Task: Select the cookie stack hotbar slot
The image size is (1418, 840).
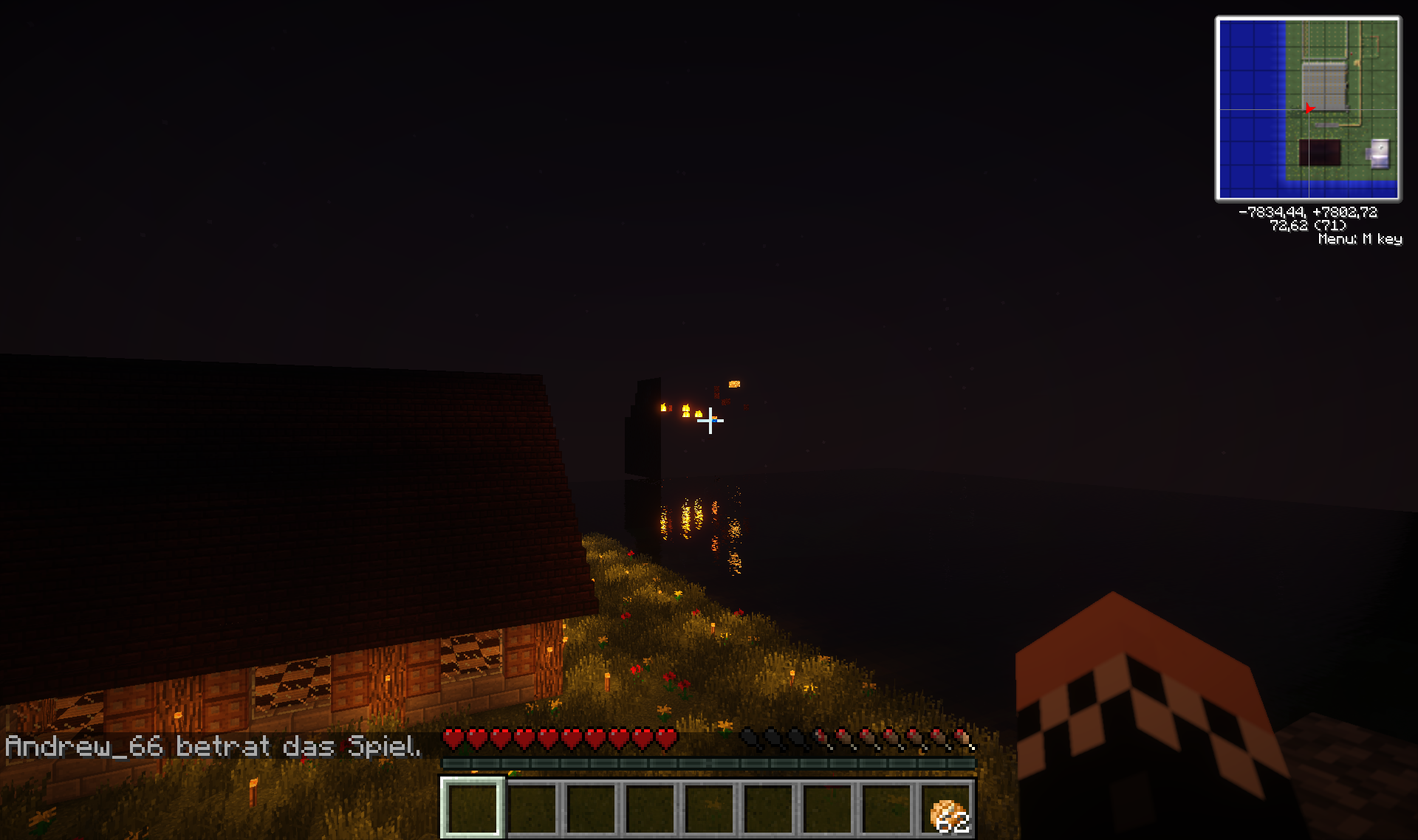Action: 947,810
